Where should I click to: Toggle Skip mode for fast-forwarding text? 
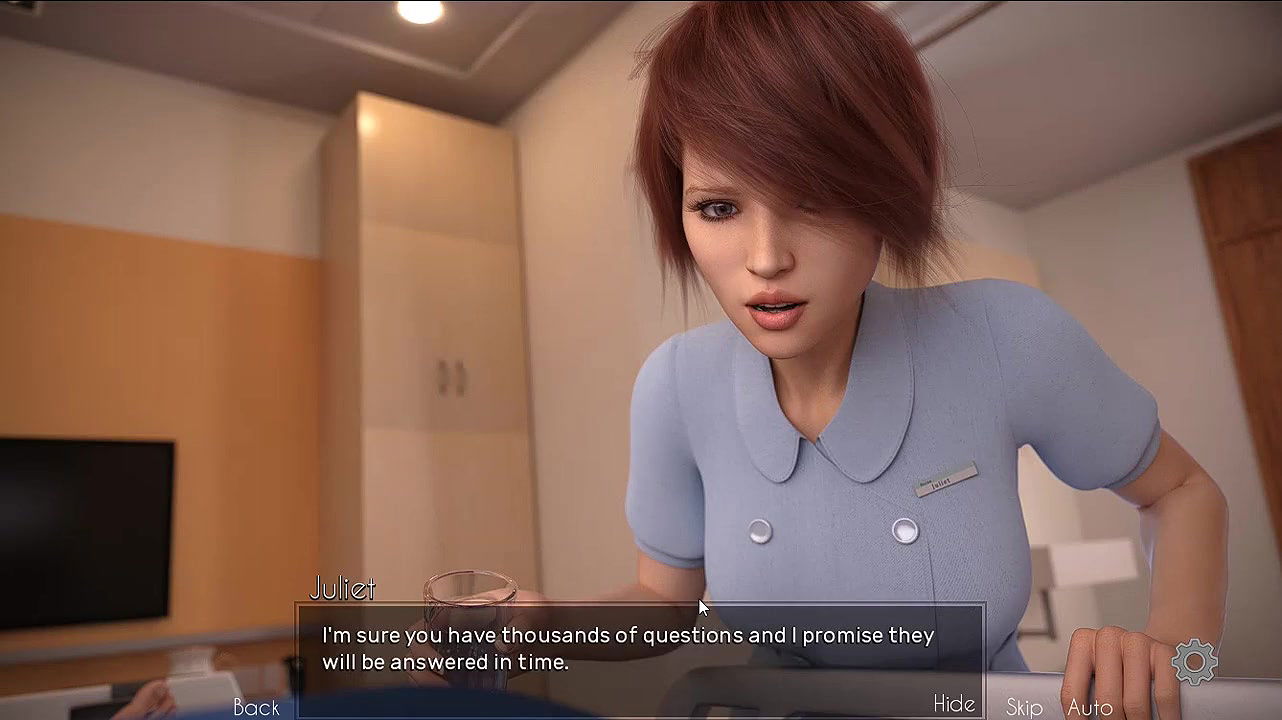pyautogui.click(x=1023, y=706)
